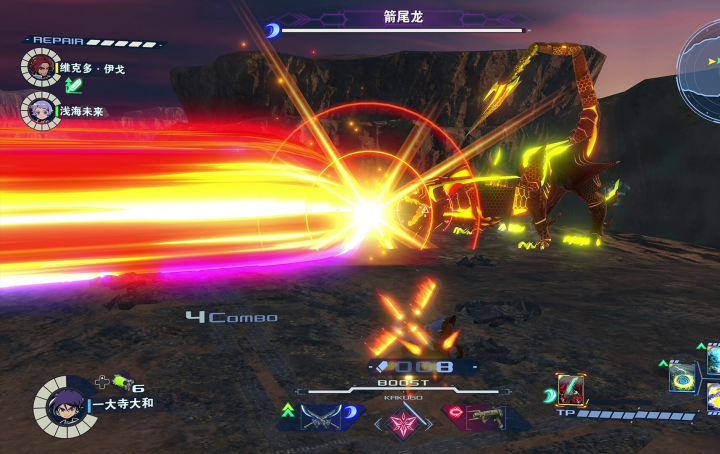Trigger the red blade skill card

point(572,389)
